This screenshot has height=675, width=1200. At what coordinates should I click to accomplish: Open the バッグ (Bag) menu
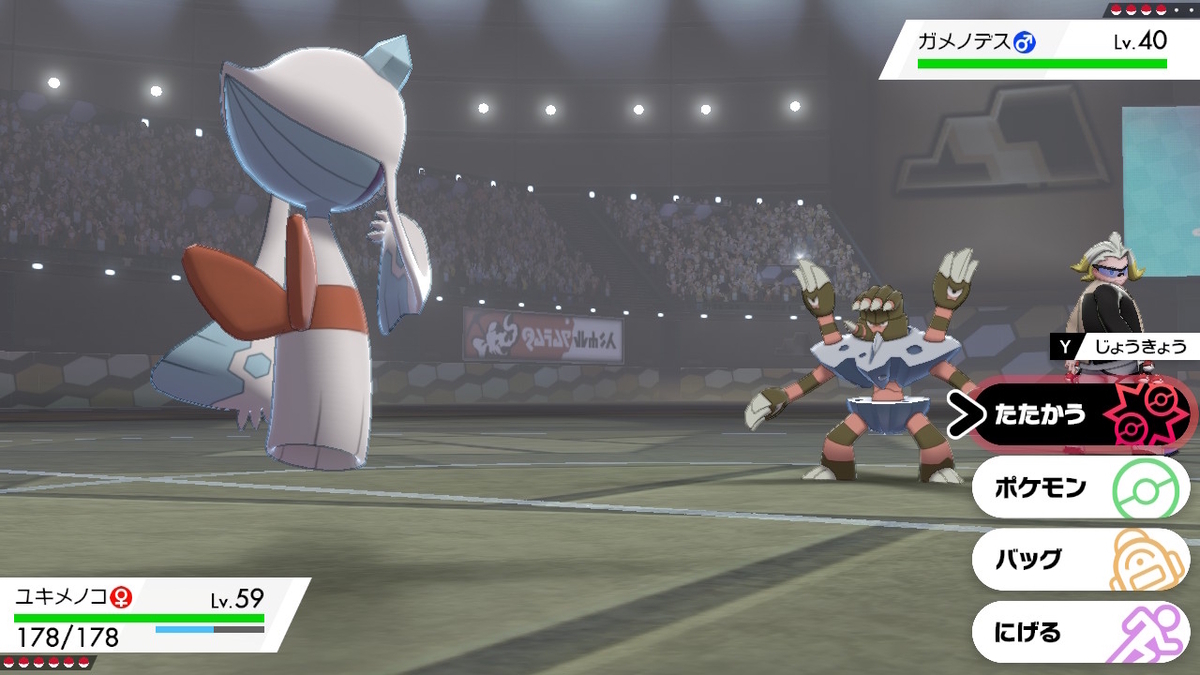pos(1080,560)
